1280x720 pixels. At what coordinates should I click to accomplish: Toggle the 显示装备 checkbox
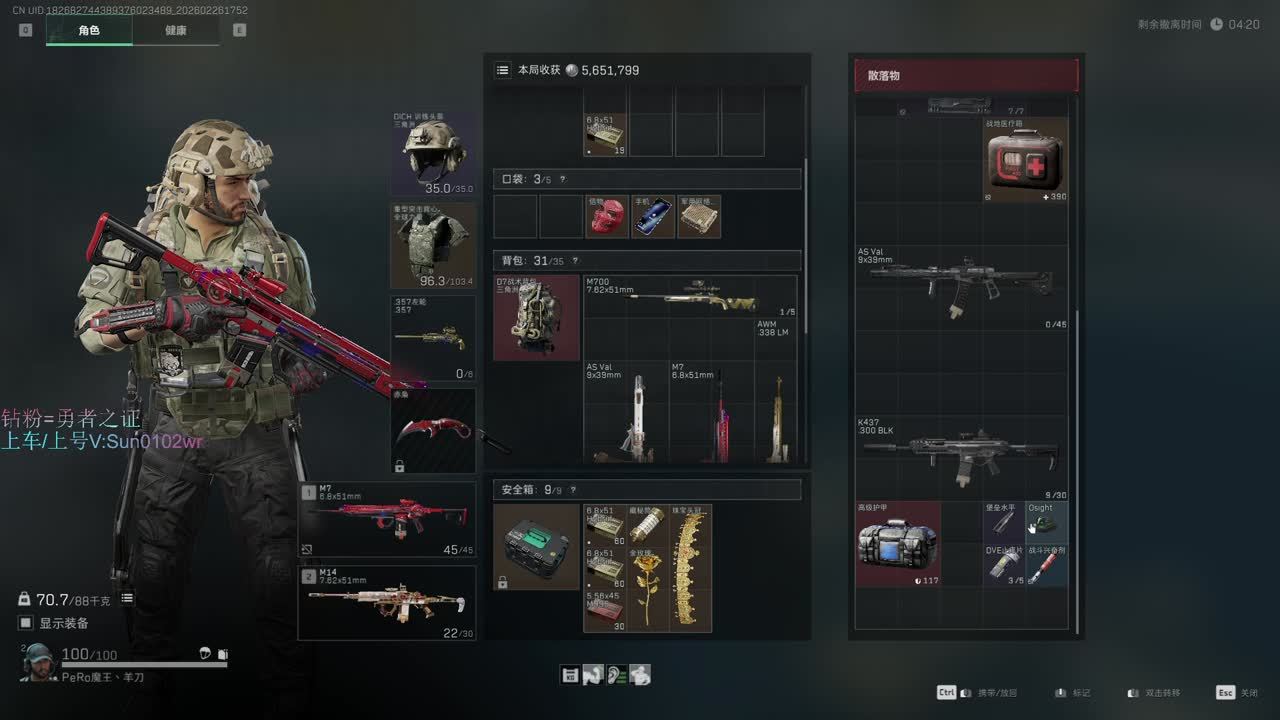26,623
